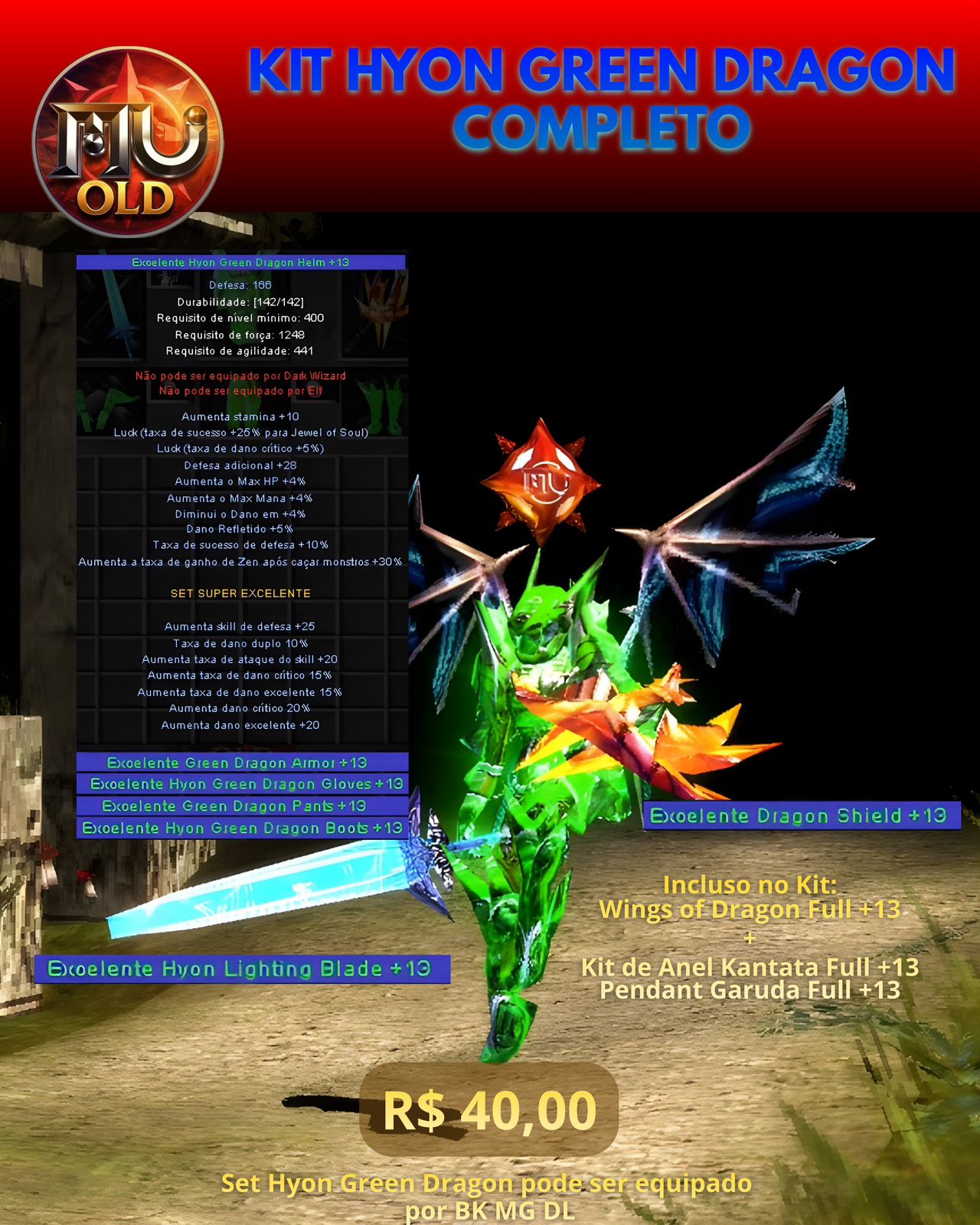Select the blue sword item icon in inventory panel
The width and height of the screenshot is (980, 1225).
tap(116, 318)
